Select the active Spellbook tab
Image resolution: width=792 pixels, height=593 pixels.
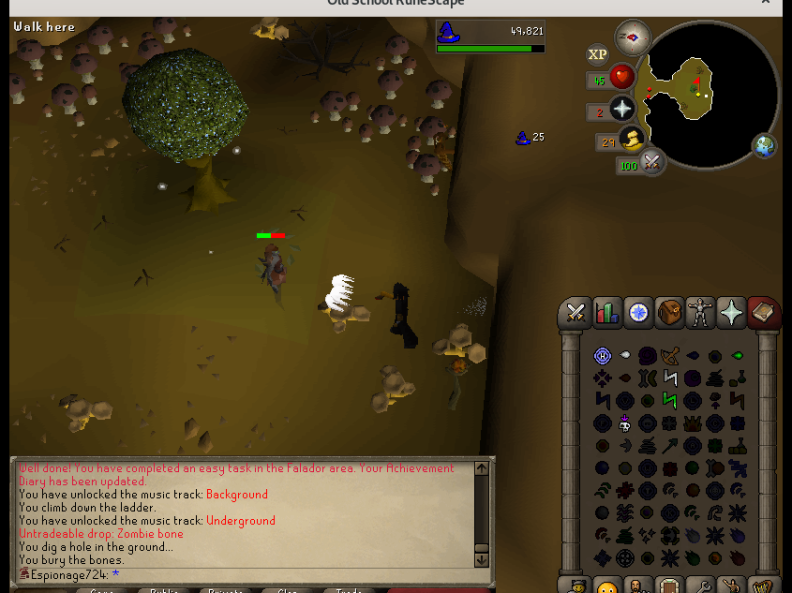pos(763,313)
